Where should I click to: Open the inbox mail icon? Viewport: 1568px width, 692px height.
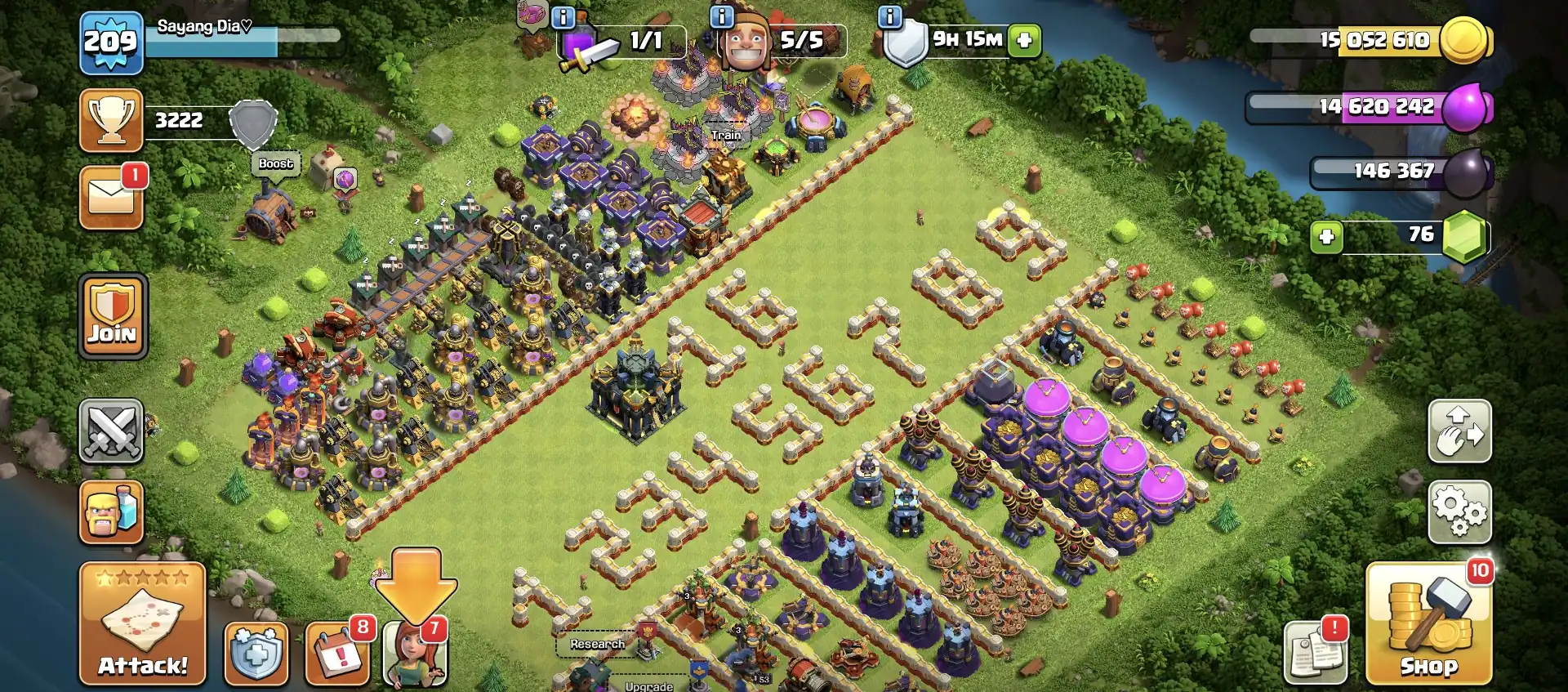coord(111,196)
